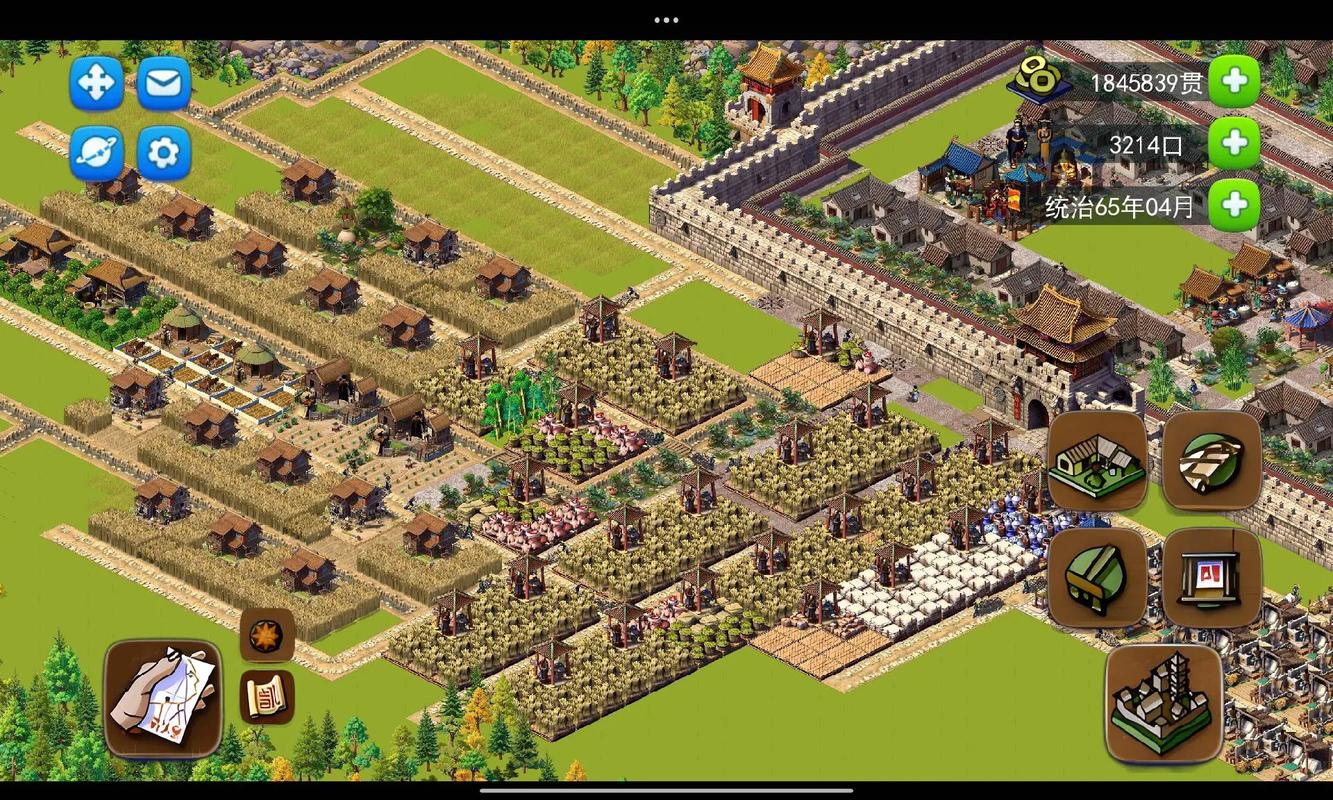Open the gear settings menu

(x=164, y=152)
